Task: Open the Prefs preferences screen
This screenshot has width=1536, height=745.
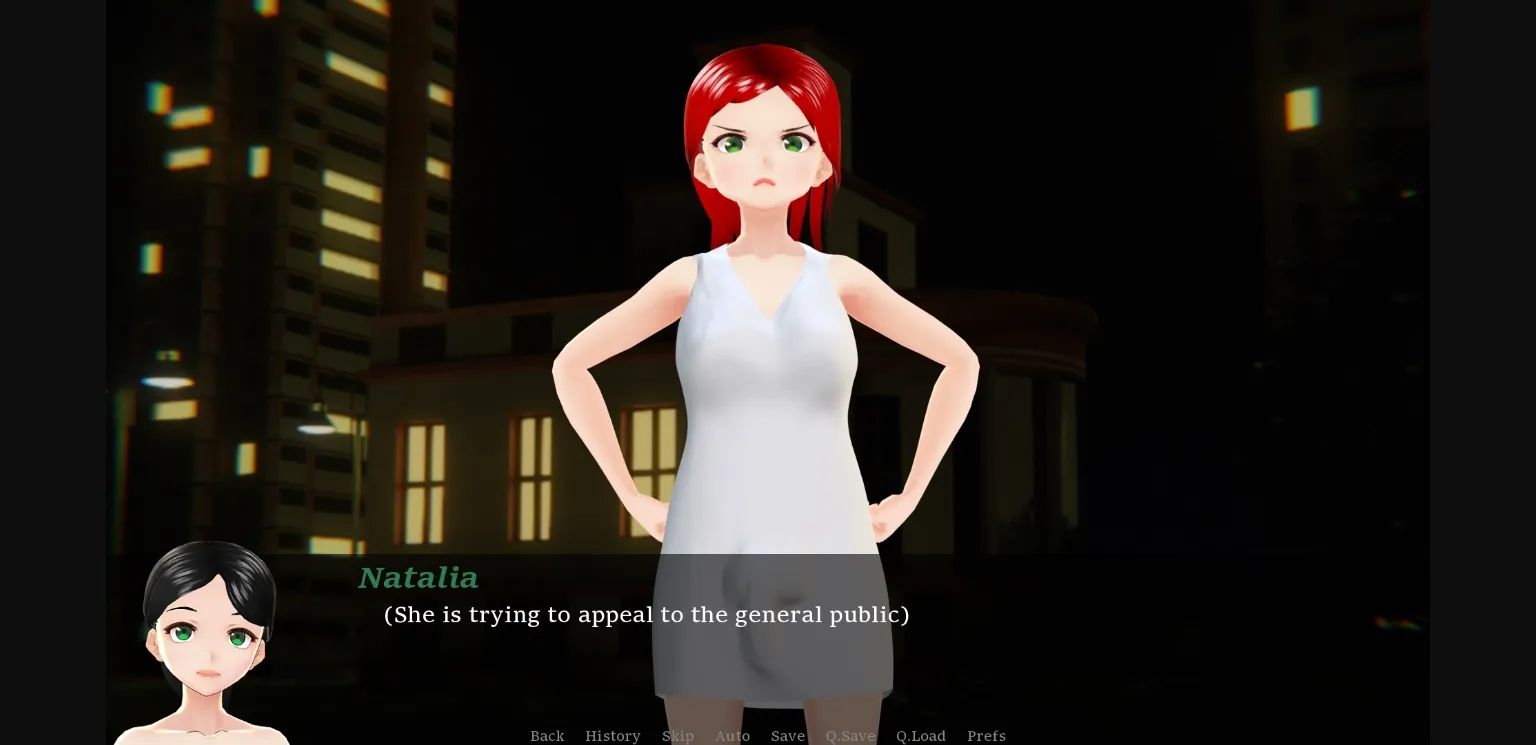Action: 986,736
